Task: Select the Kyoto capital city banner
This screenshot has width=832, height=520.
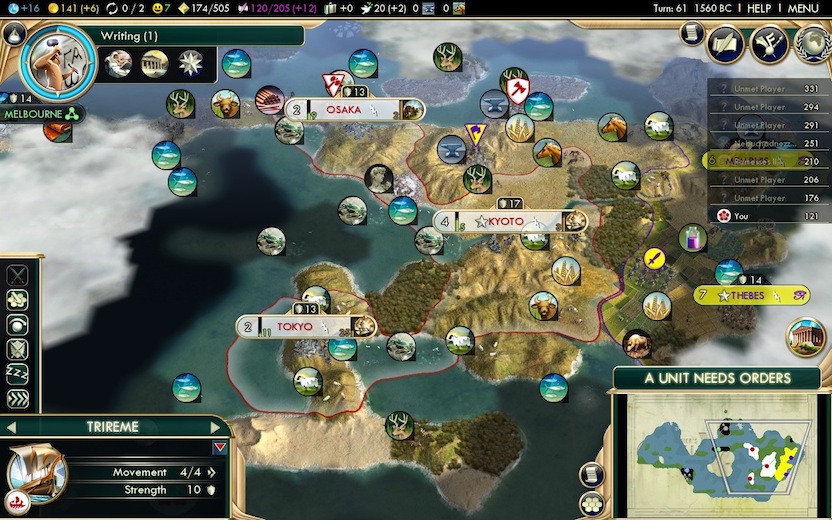Action: 508,221
